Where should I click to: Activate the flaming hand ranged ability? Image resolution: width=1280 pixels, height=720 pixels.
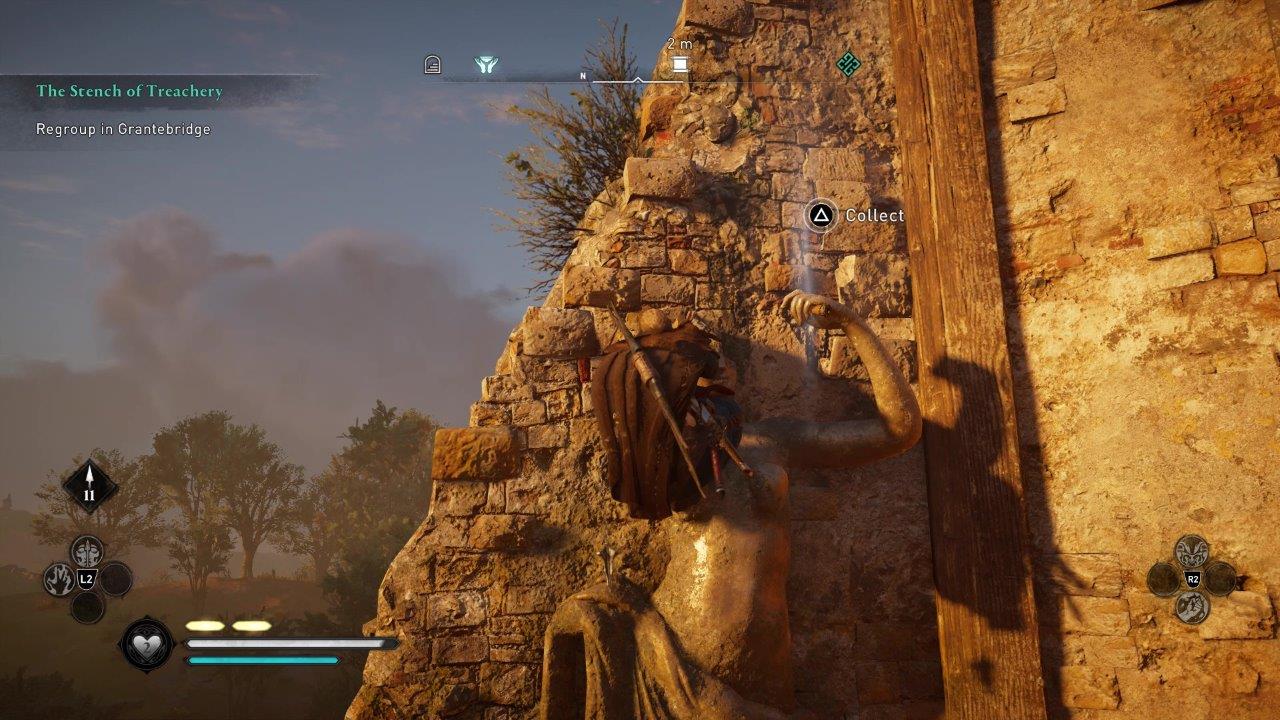(58, 578)
